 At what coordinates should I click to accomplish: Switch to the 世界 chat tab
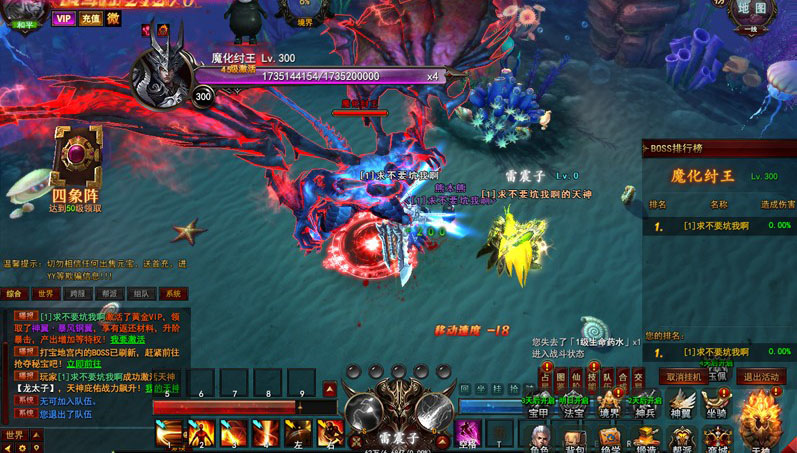[46, 294]
